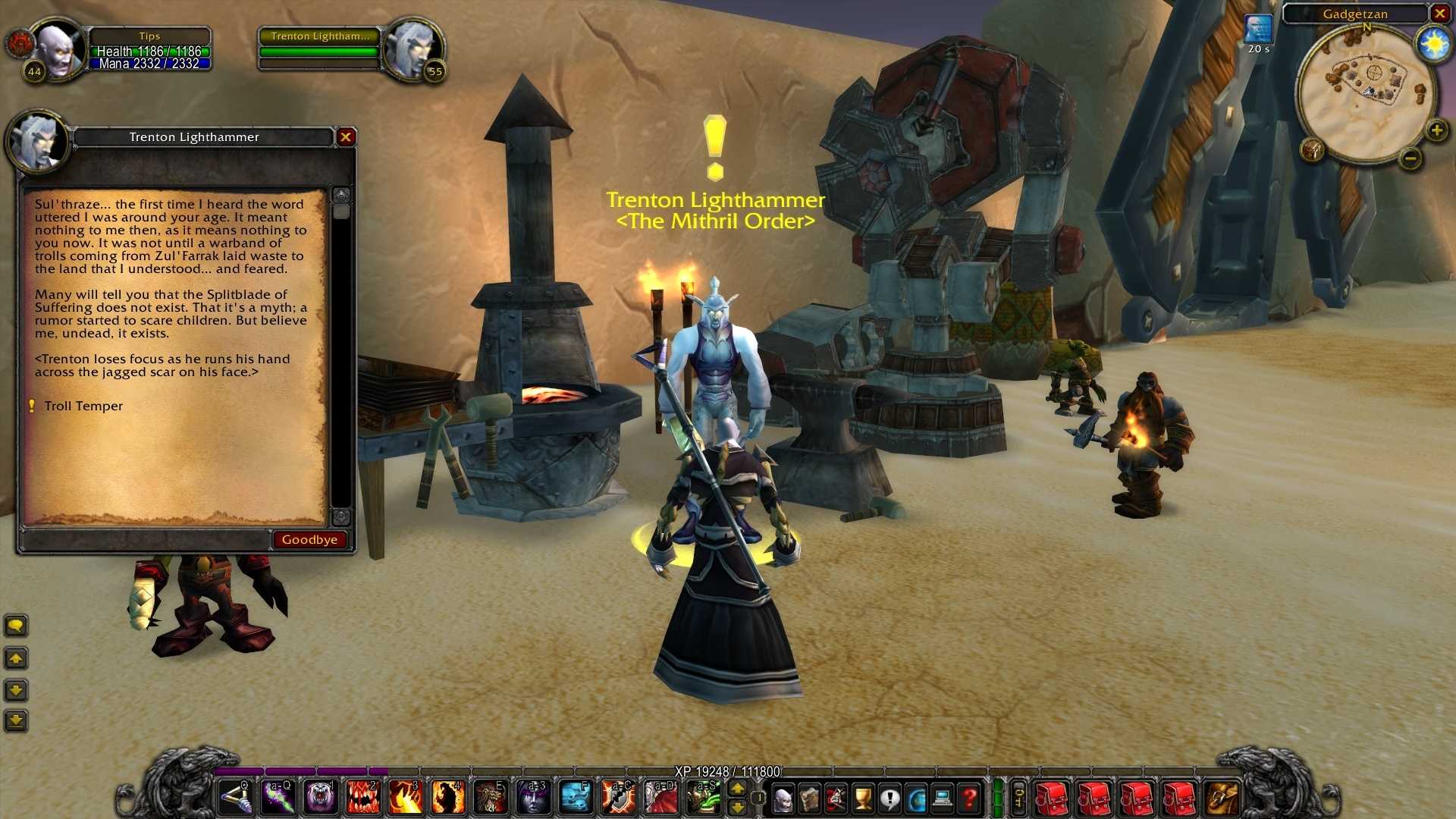Click the blue buff icon with timer
This screenshot has height=819, width=1456.
pos(1258,30)
